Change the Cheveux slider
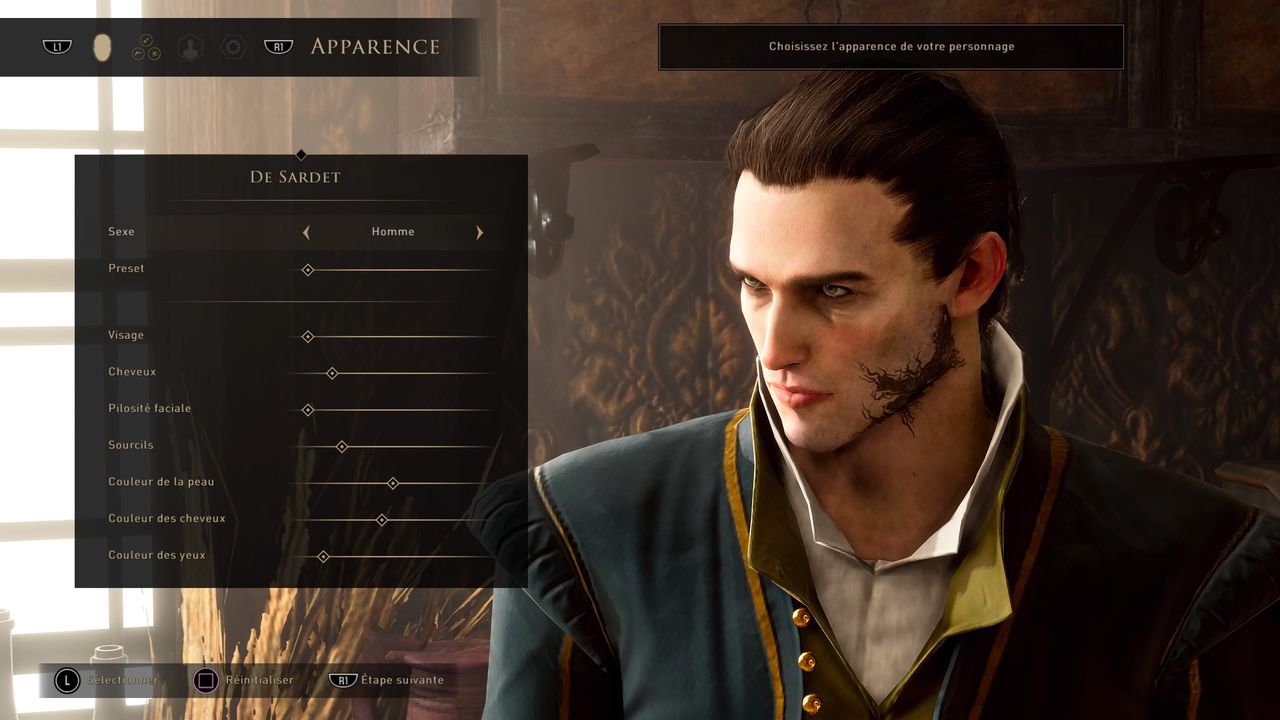The image size is (1280, 720). point(332,373)
